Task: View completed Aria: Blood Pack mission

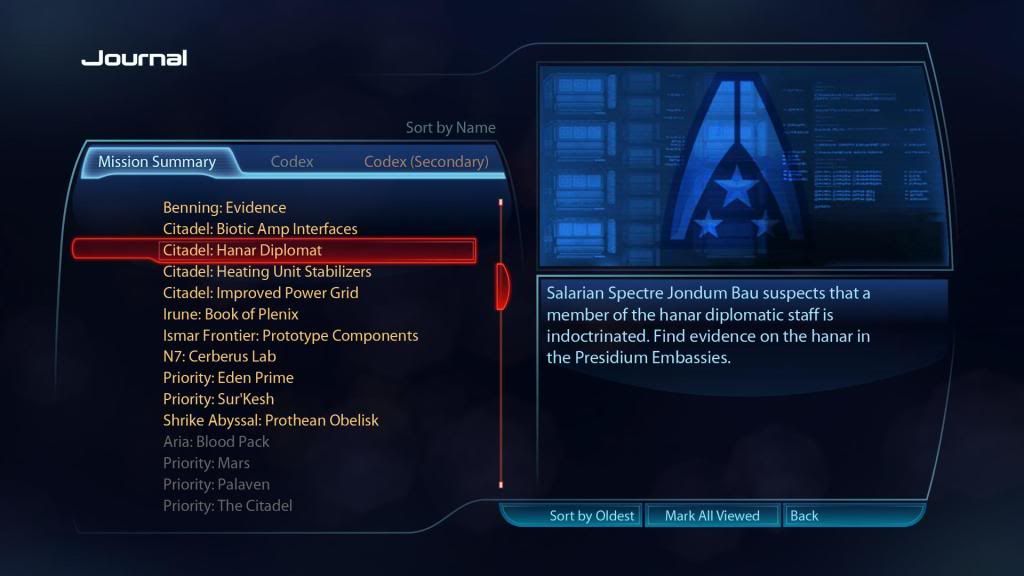Action: click(x=216, y=442)
